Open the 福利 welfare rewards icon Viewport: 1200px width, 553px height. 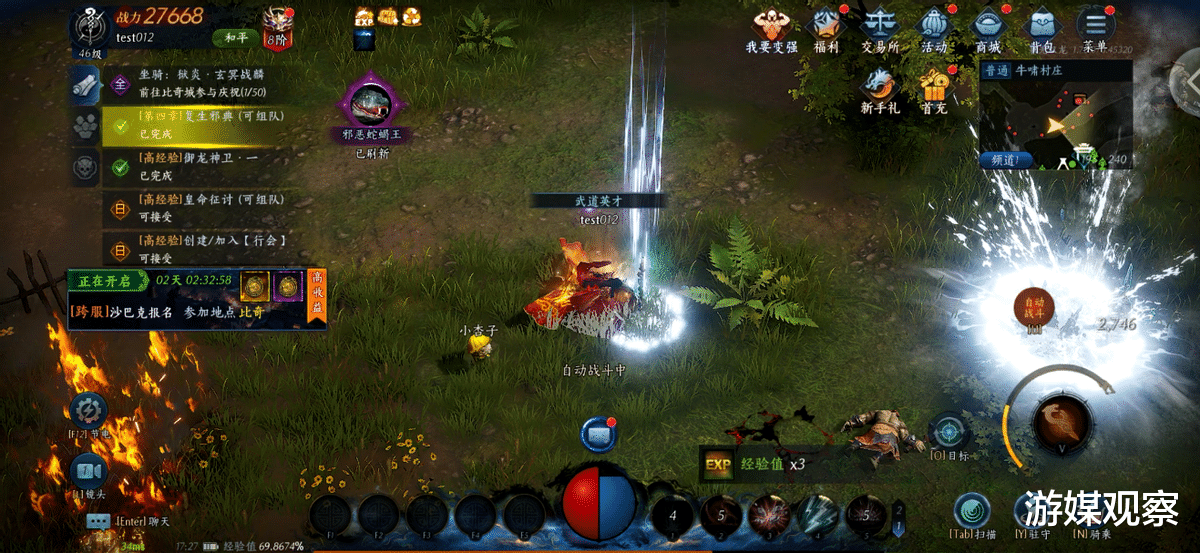pos(825,26)
